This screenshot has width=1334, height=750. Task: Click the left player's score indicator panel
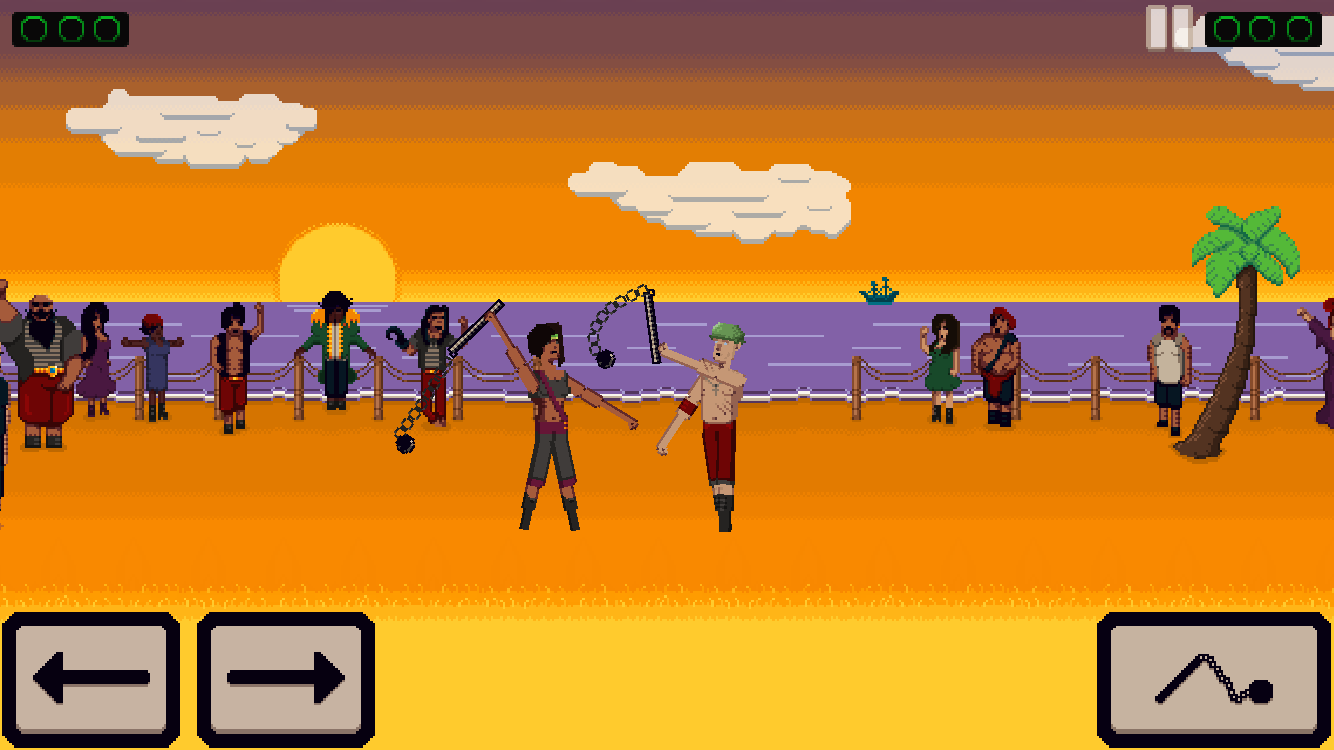tap(68, 28)
